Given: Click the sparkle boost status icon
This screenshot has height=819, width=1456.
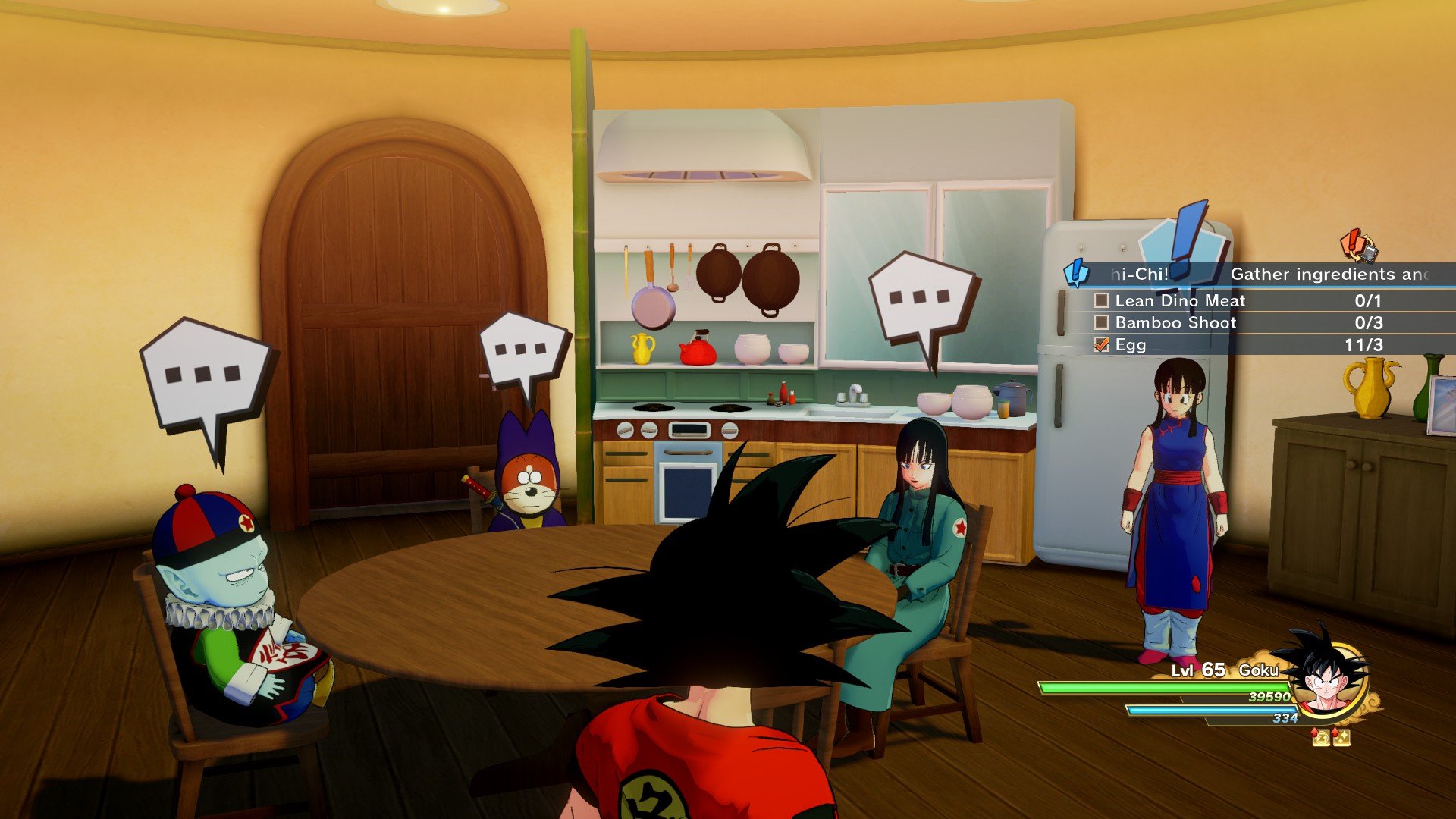Looking at the screenshot, I should (x=1341, y=737).
